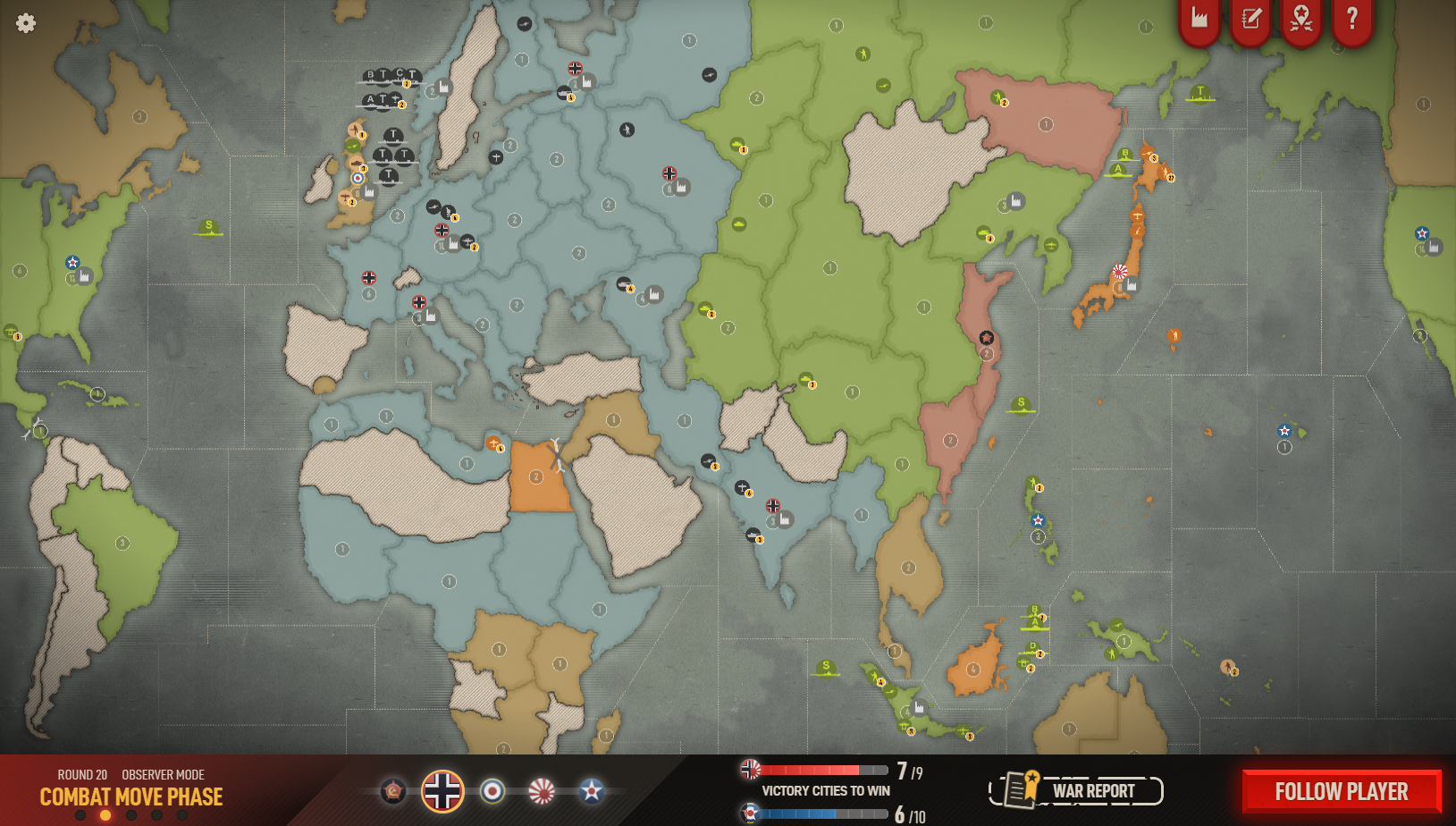The height and width of the screenshot is (826, 1456).
Task: Open the War Report
Action: (x=1076, y=790)
